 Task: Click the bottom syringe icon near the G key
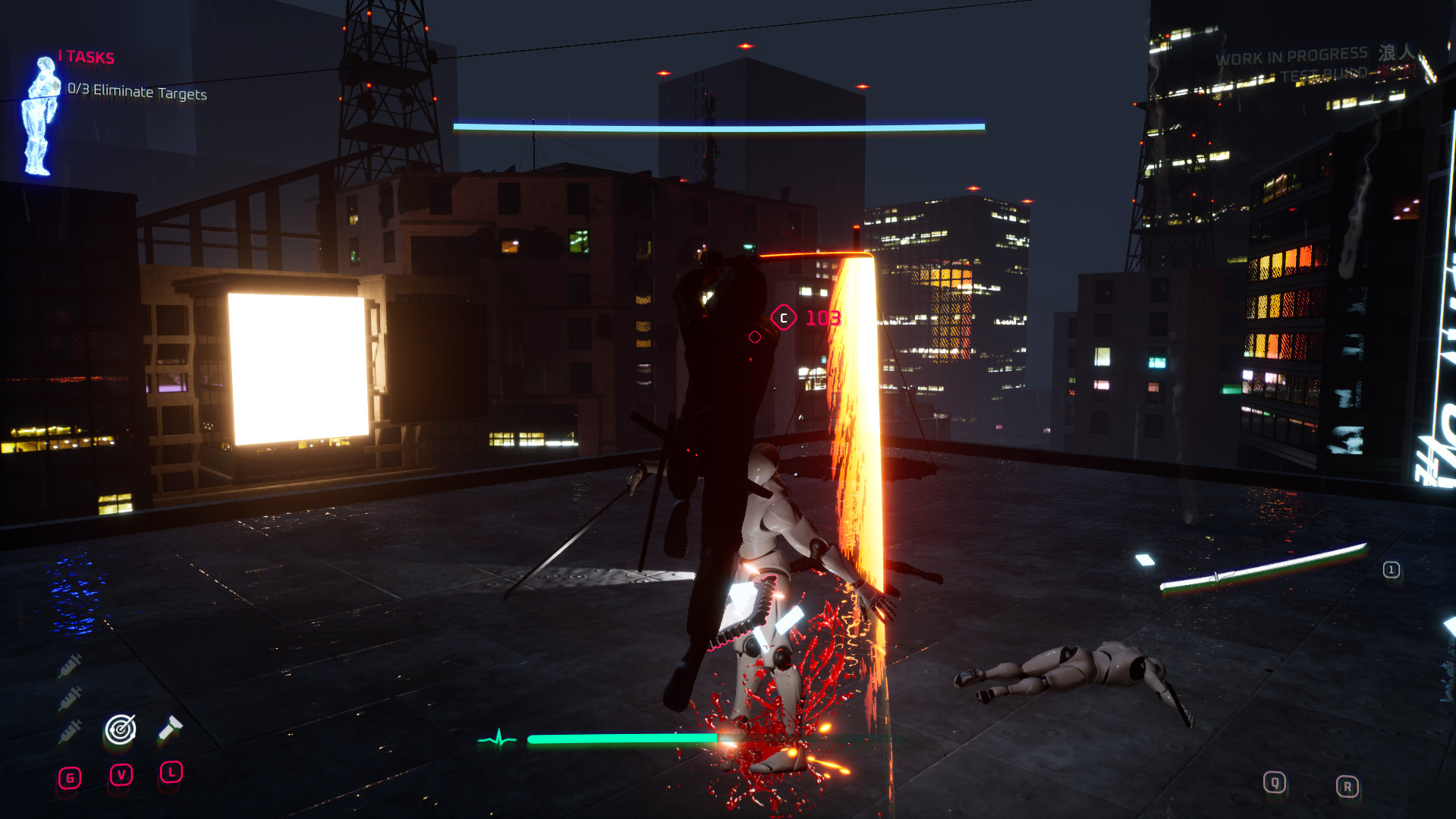coord(69,731)
